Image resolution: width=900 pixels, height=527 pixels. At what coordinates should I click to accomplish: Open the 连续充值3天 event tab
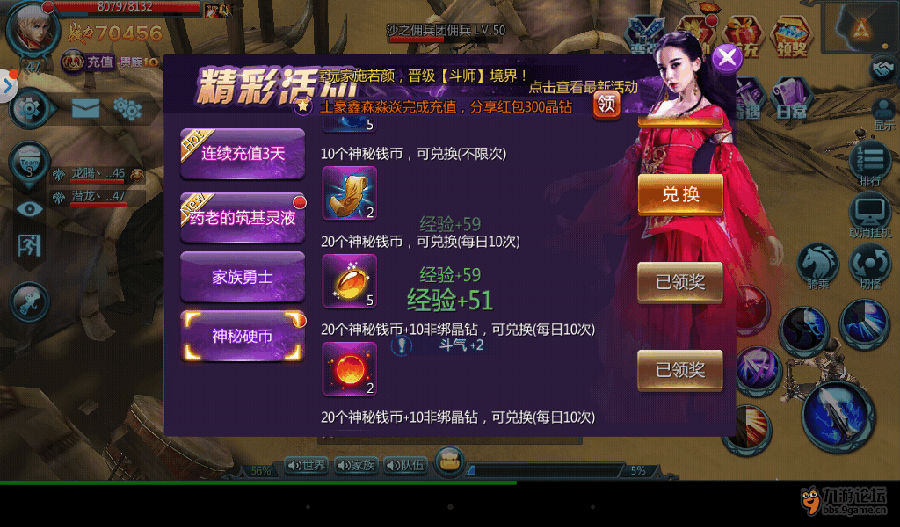pos(243,154)
